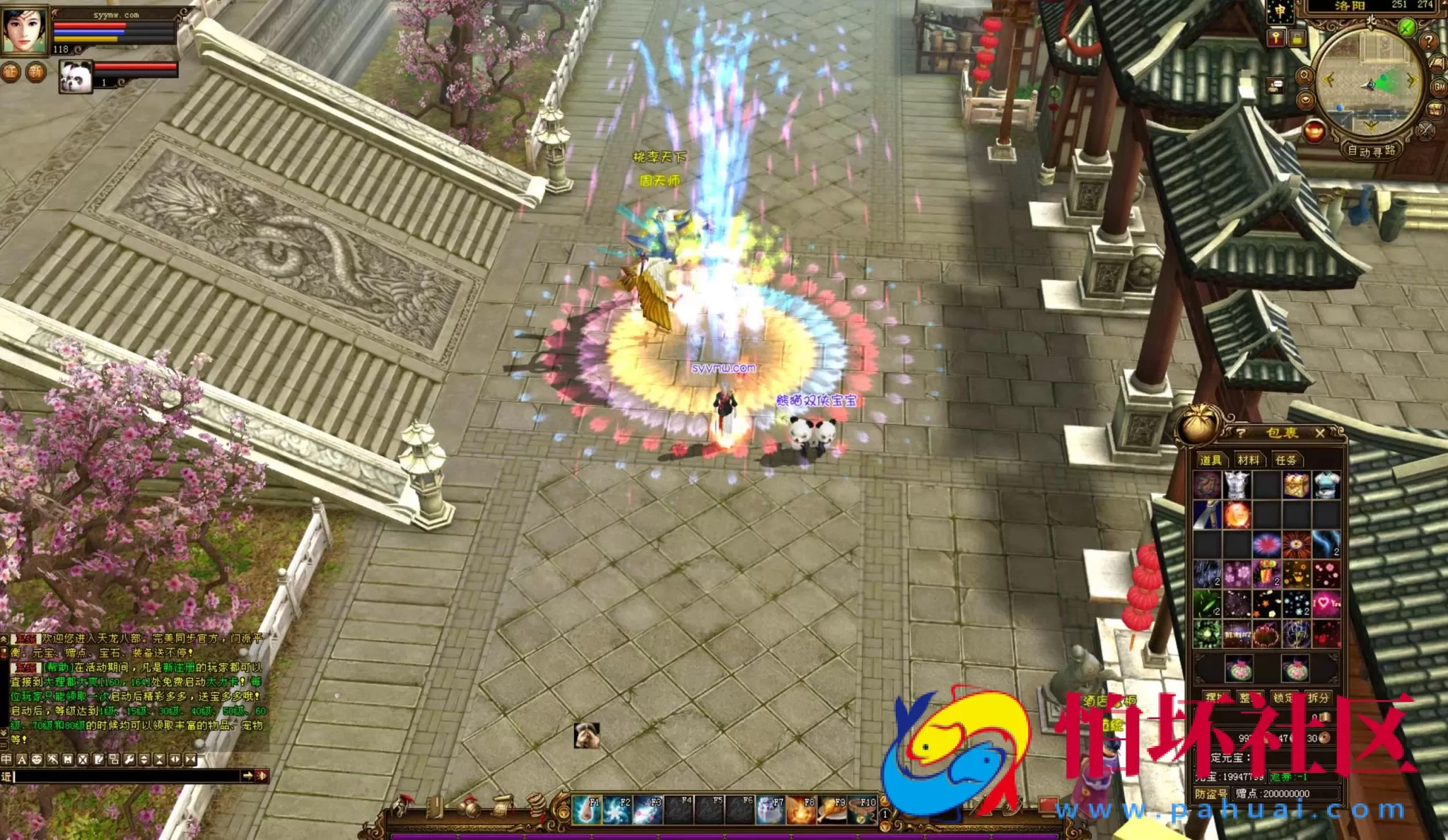Expand the send options arrow at chat bar's right end
Screen dimensions: 1448x840
(249, 776)
